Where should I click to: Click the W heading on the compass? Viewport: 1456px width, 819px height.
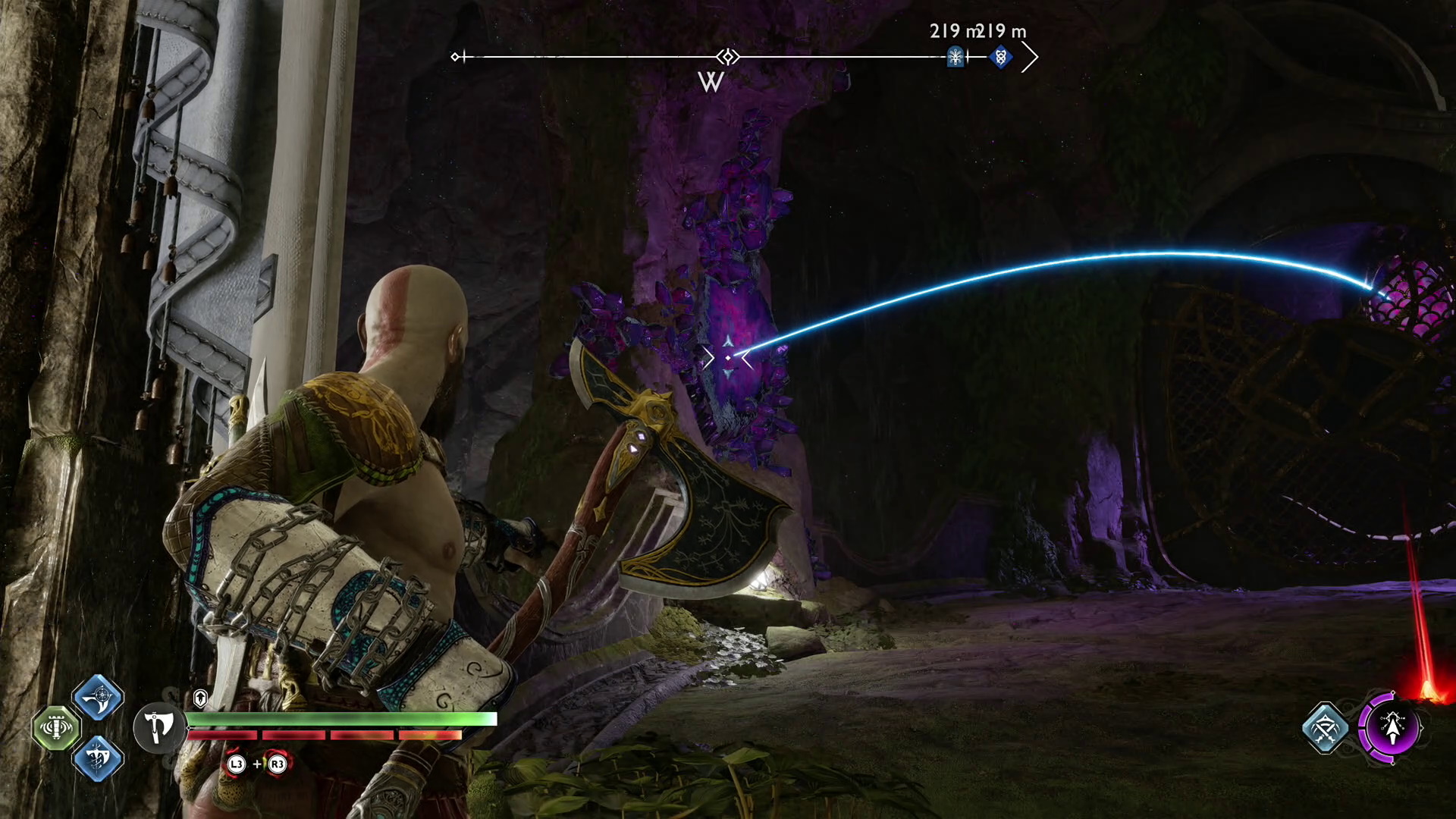pos(711,82)
